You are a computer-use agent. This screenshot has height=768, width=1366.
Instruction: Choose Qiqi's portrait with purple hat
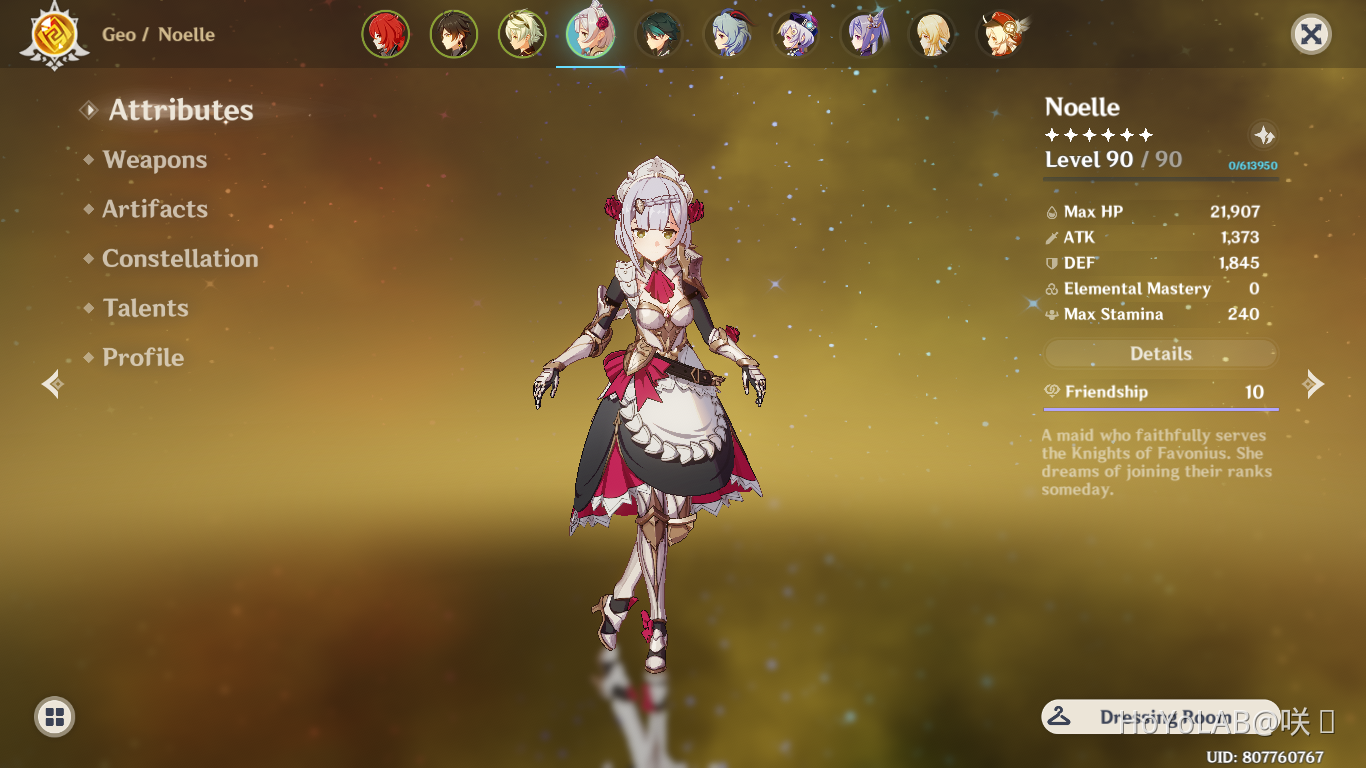coord(797,35)
